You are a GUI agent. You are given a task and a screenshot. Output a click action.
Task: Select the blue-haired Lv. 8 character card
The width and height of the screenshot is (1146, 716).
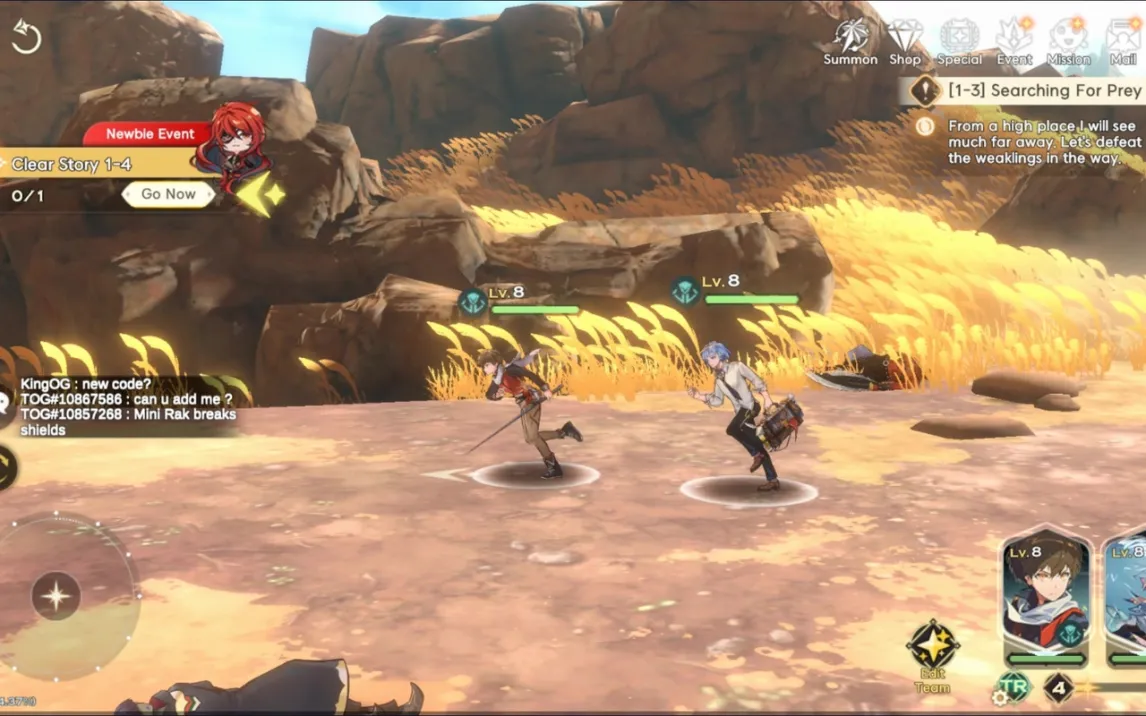tap(1128, 597)
